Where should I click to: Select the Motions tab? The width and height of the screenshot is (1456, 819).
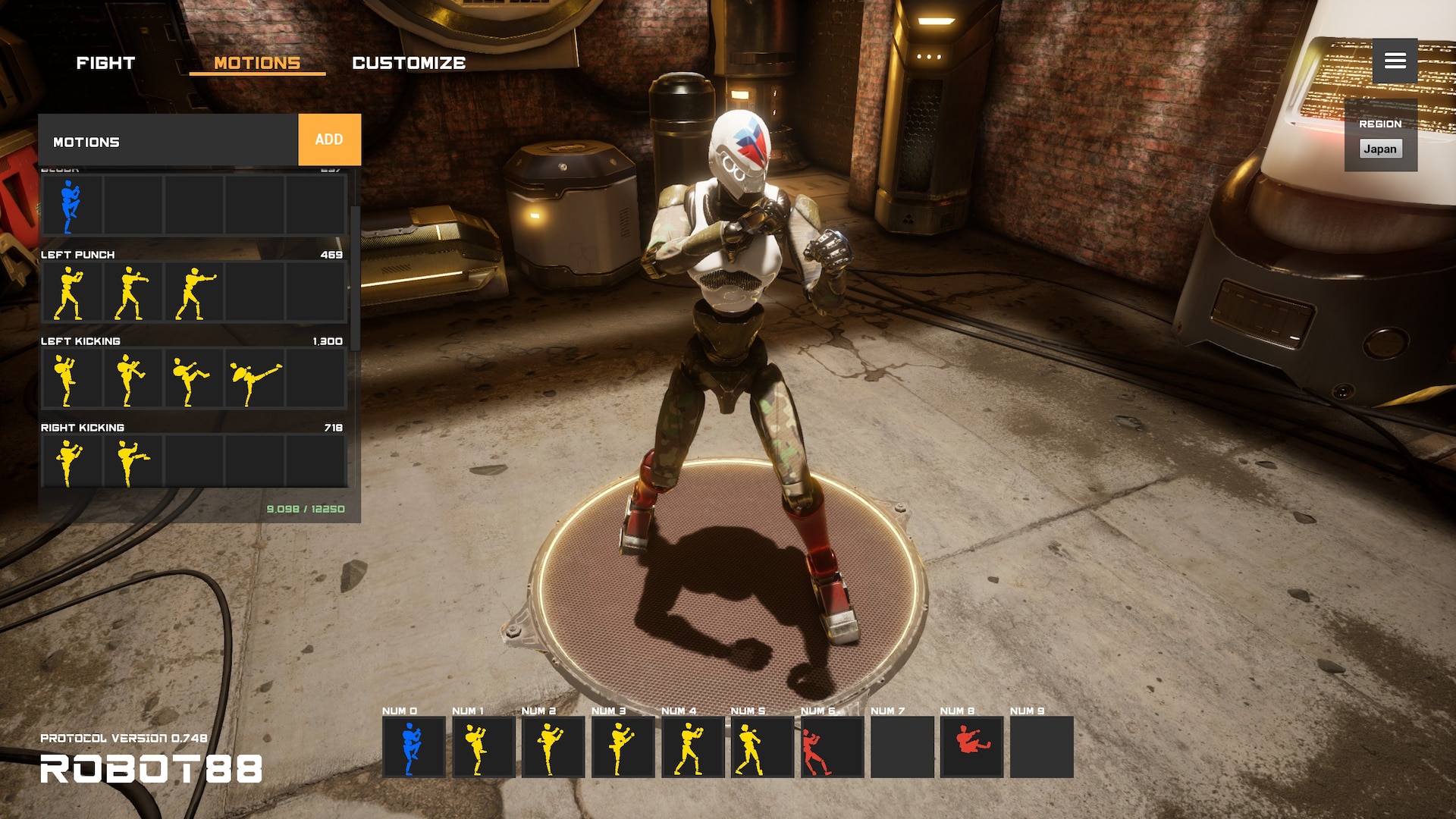[257, 63]
